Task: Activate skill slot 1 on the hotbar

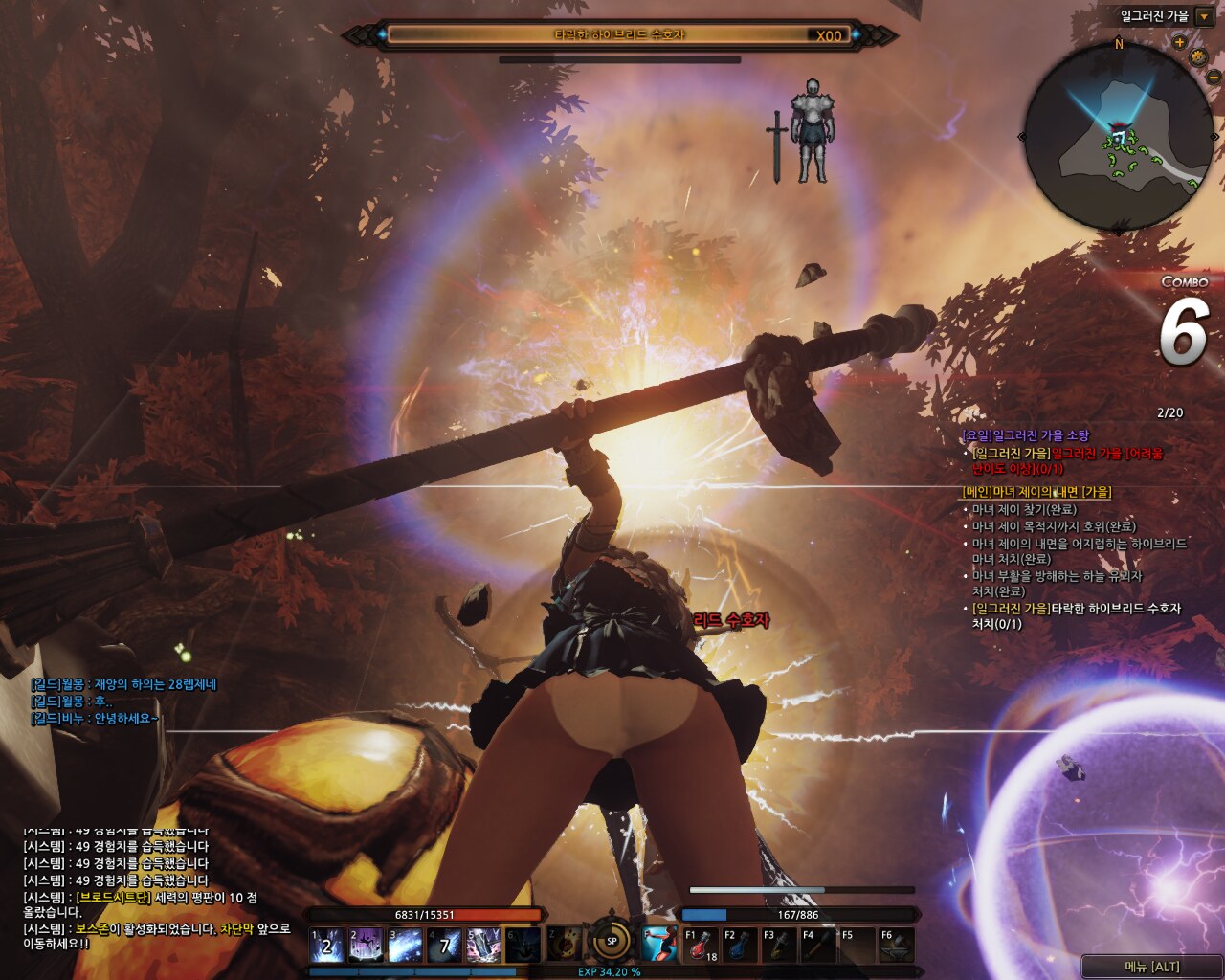Action: (326, 946)
